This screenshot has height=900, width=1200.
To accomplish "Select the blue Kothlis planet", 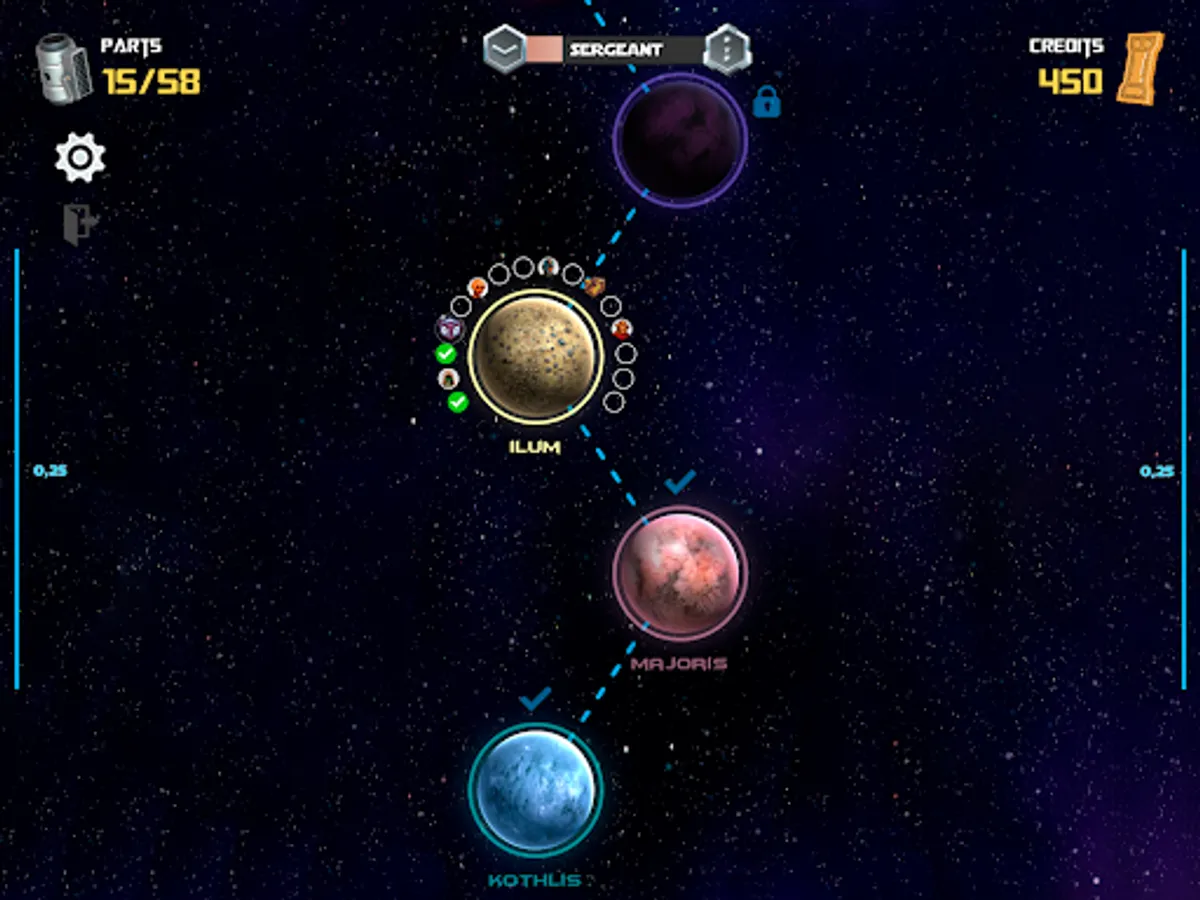I will pyautogui.click(x=535, y=790).
